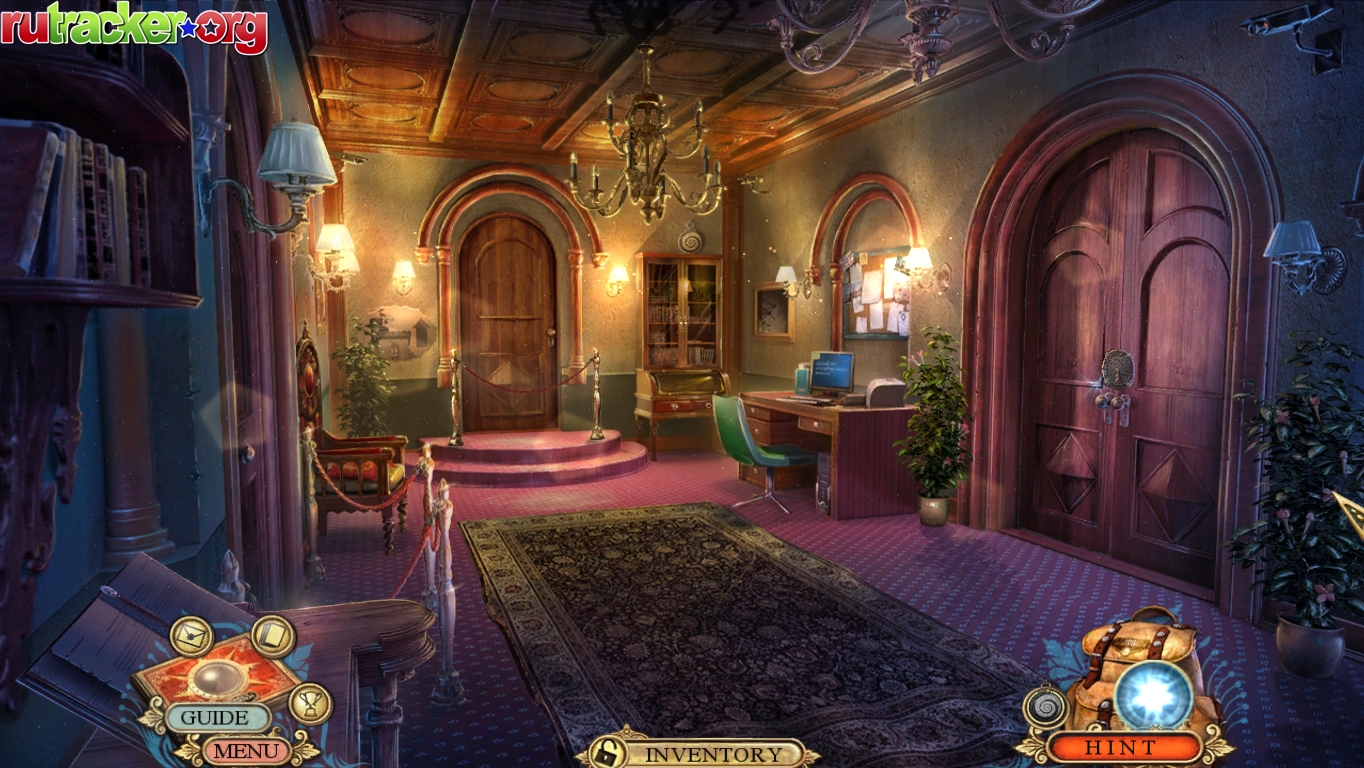View achievements via the trophy icon
The width and height of the screenshot is (1364, 768).
[x=310, y=703]
